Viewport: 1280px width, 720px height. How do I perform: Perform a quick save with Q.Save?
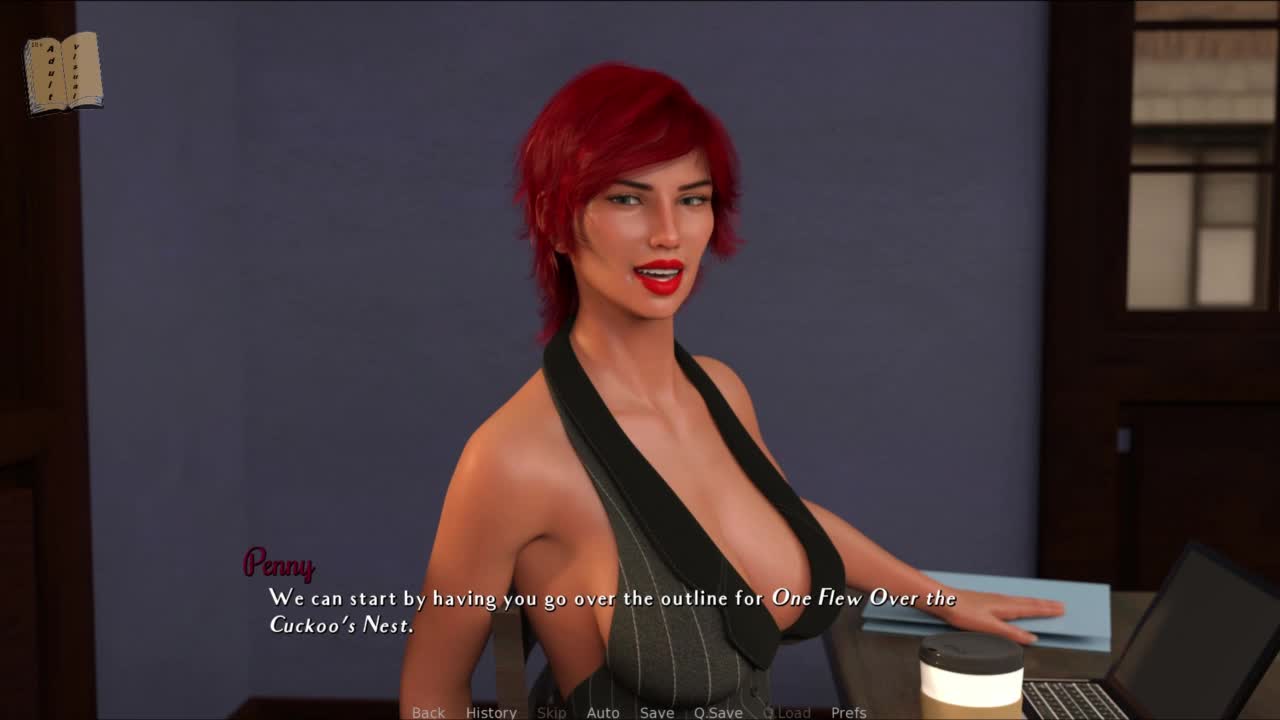coord(718,712)
